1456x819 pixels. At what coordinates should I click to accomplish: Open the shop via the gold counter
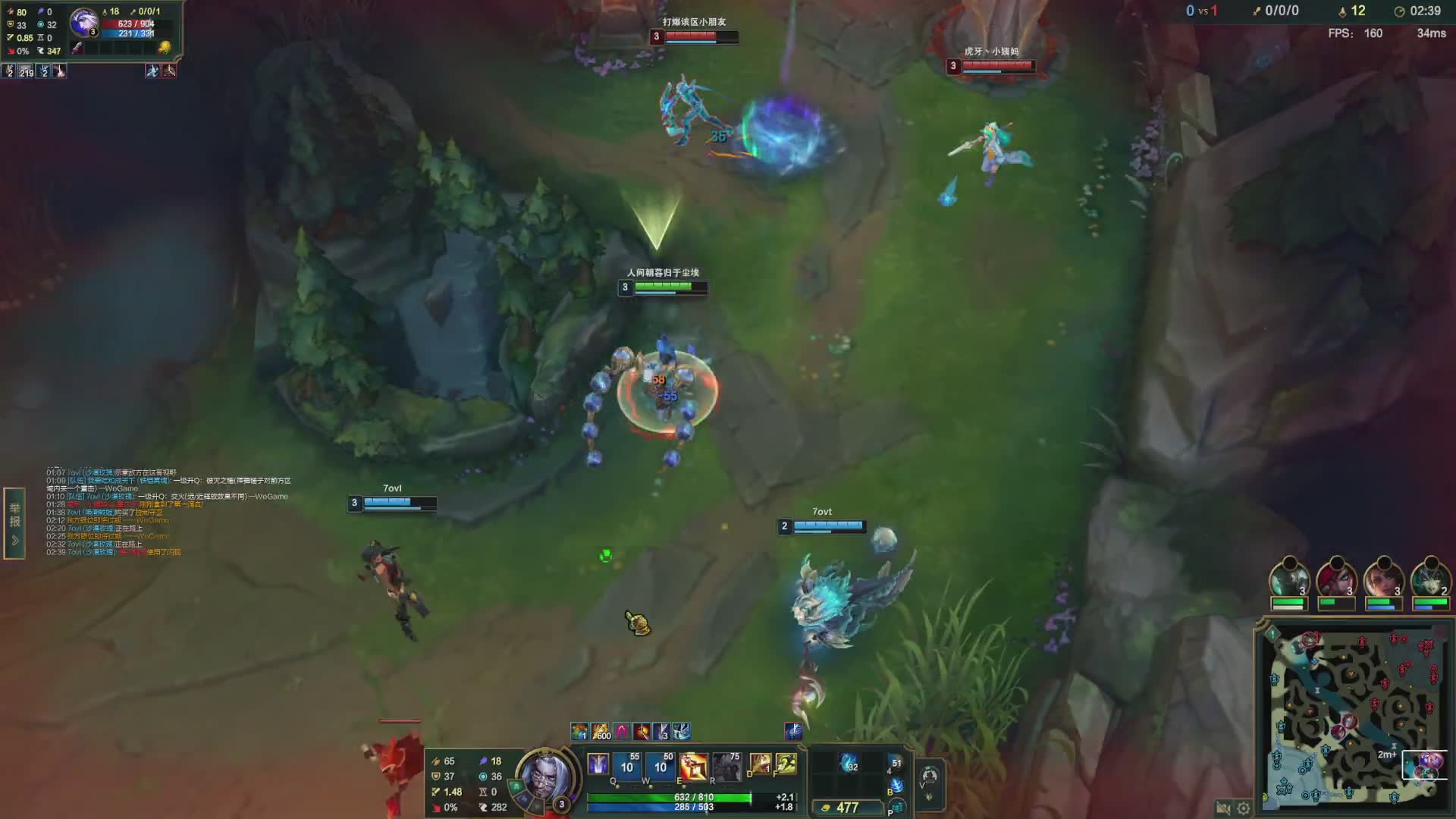point(847,808)
